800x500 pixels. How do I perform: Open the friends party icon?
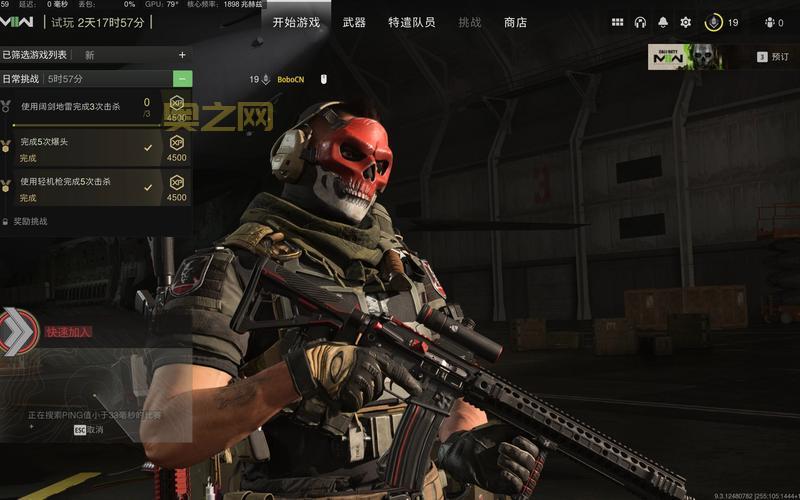[773, 22]
